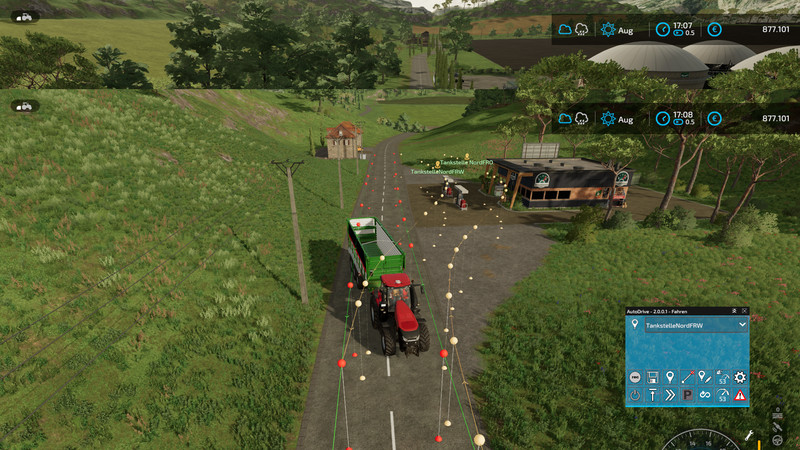Select the single map pin marker button
This screenshot has height=450, width=800.
(670, 377)
